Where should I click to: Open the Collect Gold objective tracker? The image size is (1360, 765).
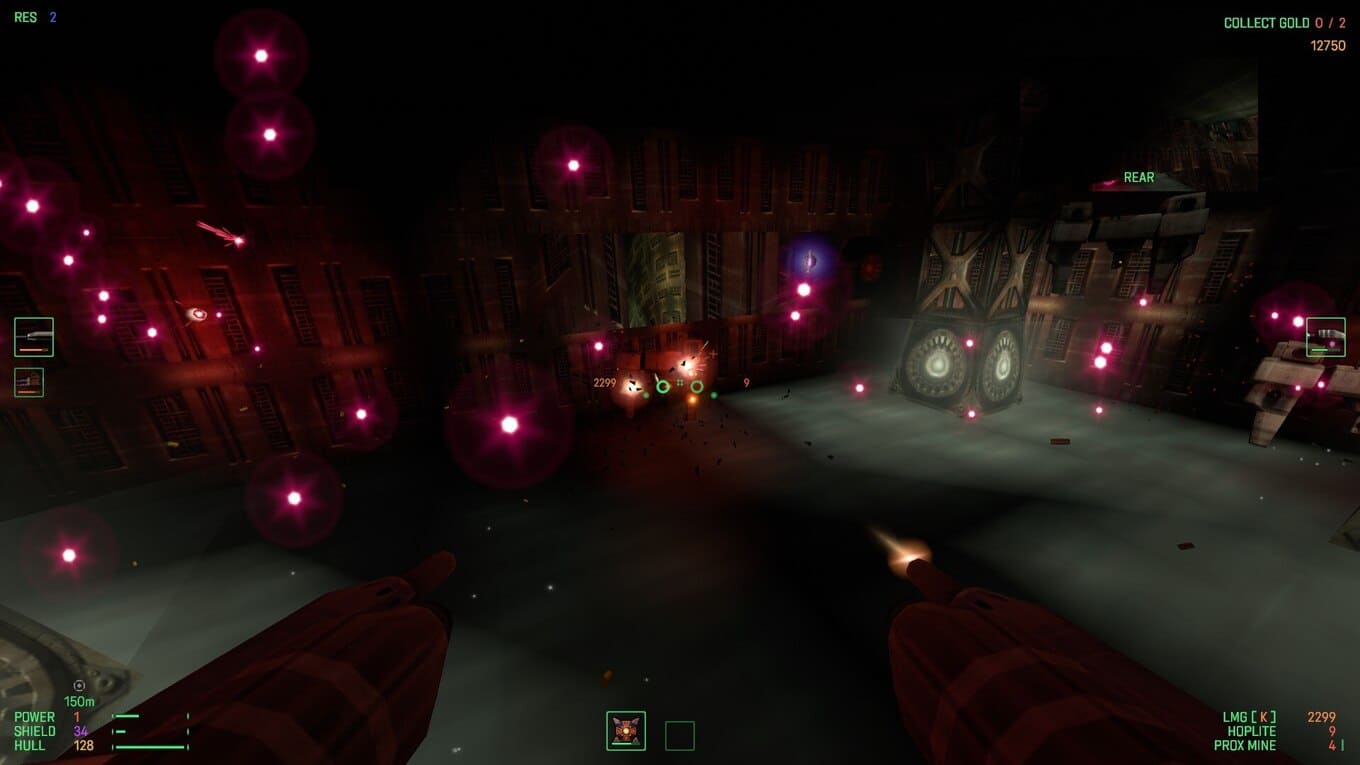pyautogui.click(x=1284, y=23)
